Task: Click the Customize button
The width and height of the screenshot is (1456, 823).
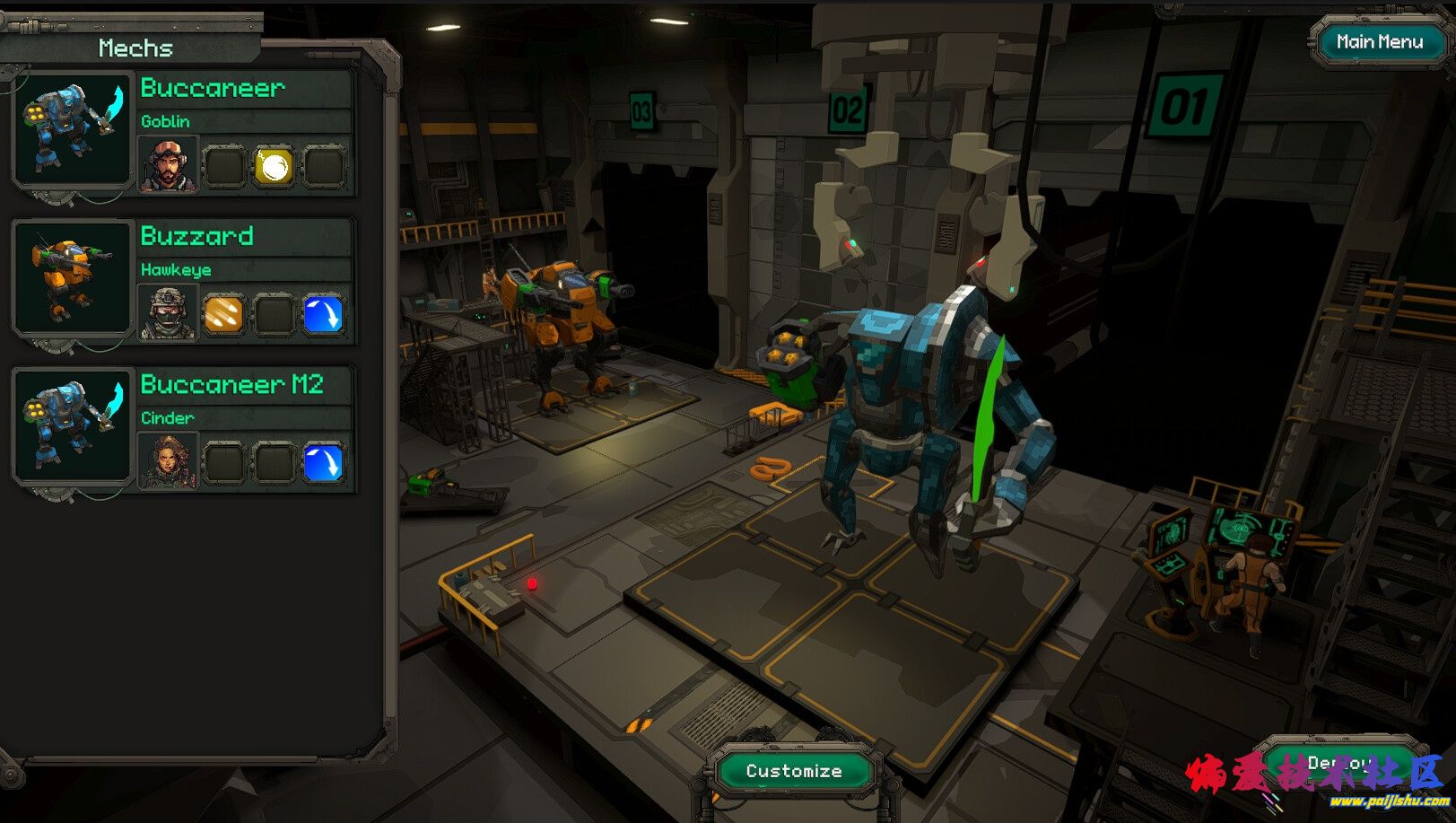Action: (x=794, y=771)
